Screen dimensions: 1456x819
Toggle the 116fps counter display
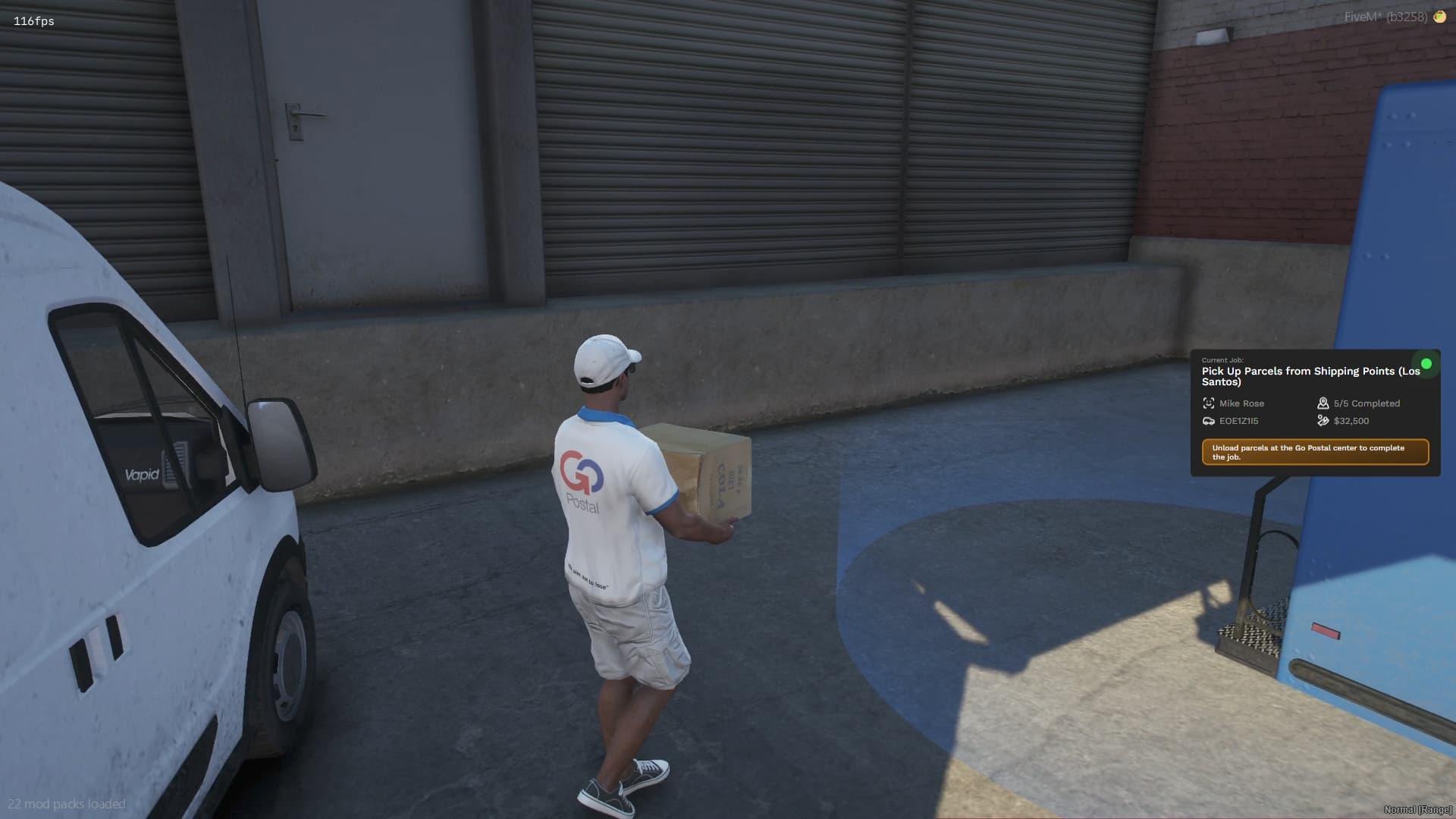click(32, 21)
